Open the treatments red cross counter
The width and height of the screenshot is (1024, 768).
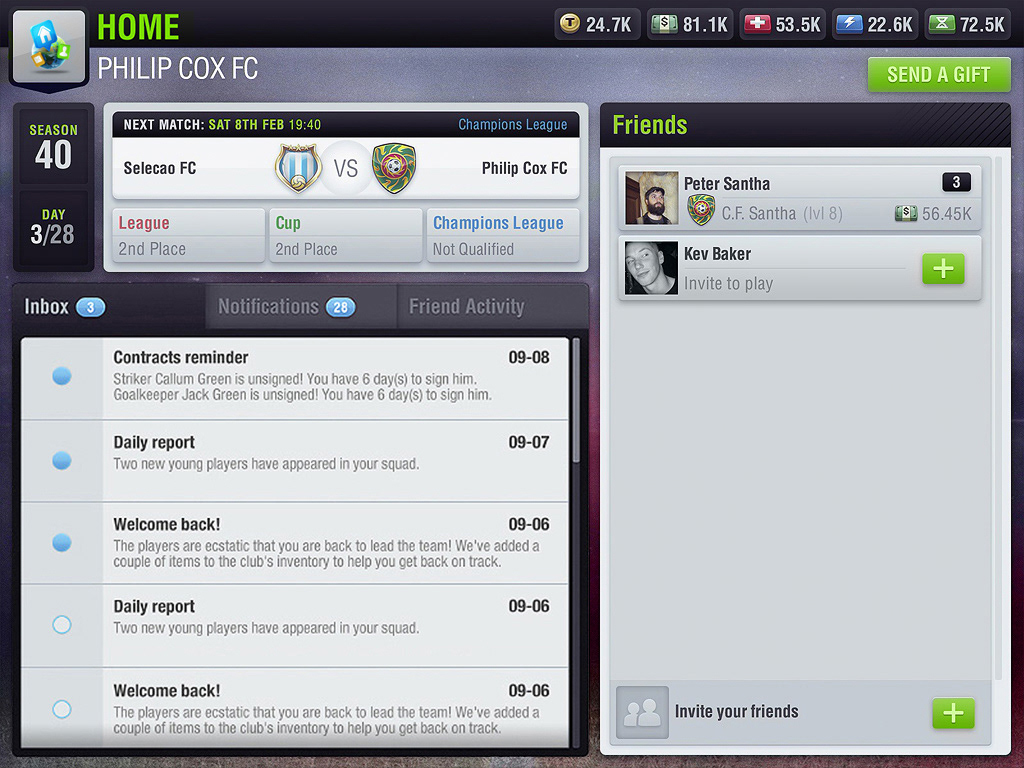coord(782,25)
